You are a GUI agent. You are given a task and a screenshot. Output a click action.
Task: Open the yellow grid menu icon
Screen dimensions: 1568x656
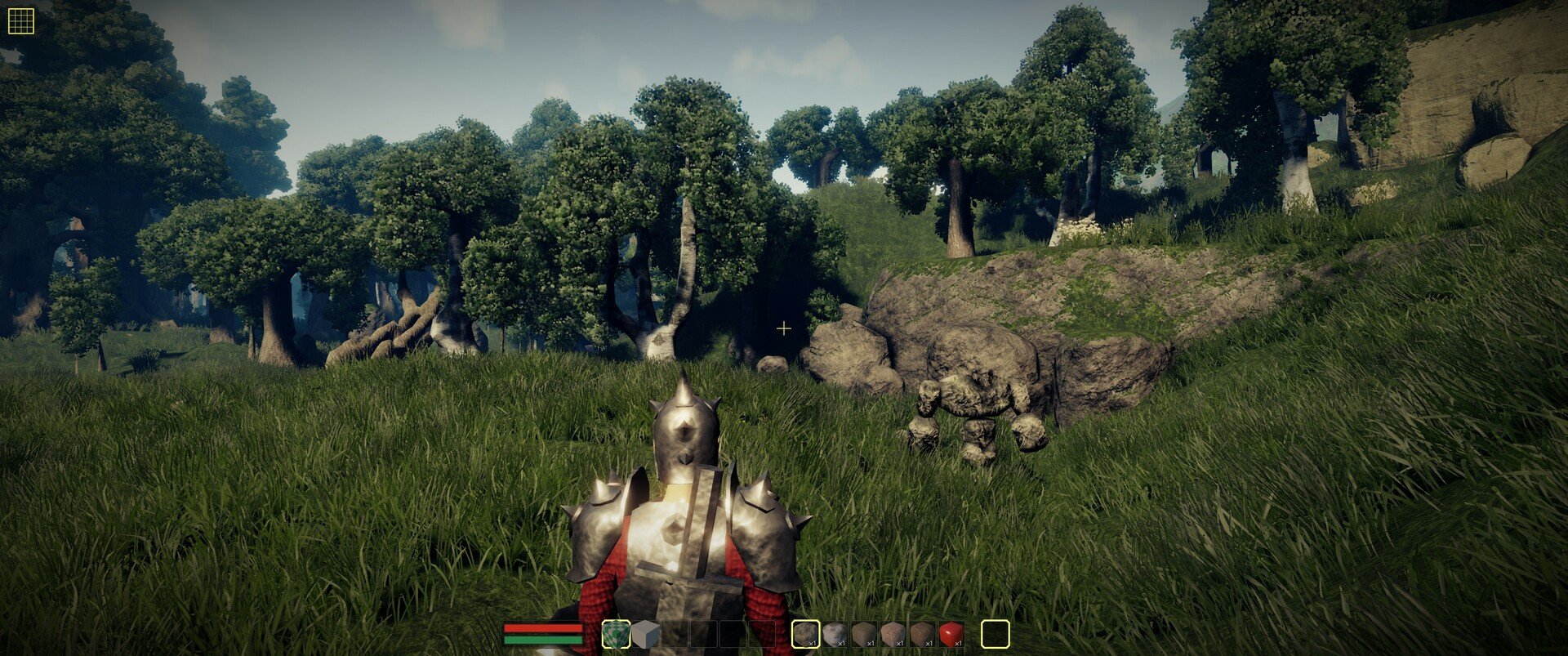pyautogui.click(x=20, y=21)
